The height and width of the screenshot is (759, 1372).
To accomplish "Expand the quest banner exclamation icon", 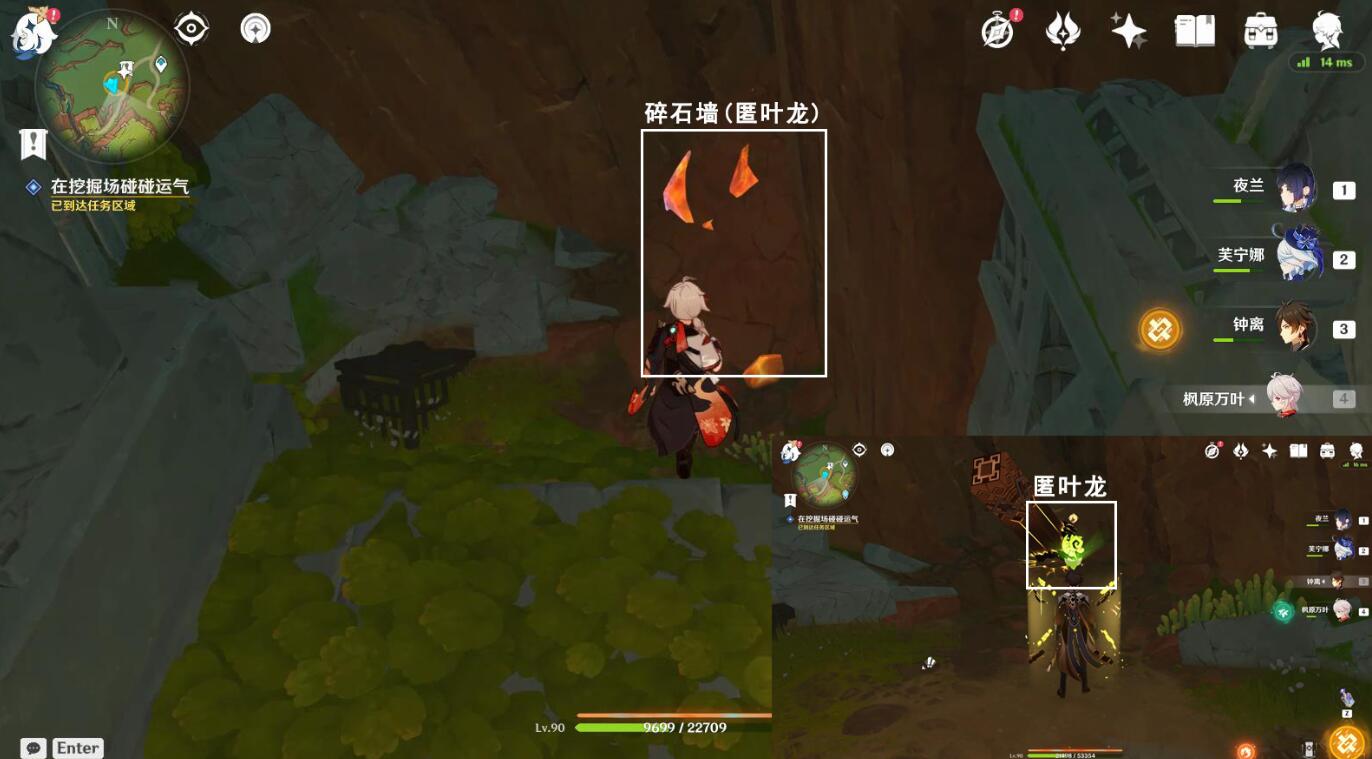I will (34, 144).
